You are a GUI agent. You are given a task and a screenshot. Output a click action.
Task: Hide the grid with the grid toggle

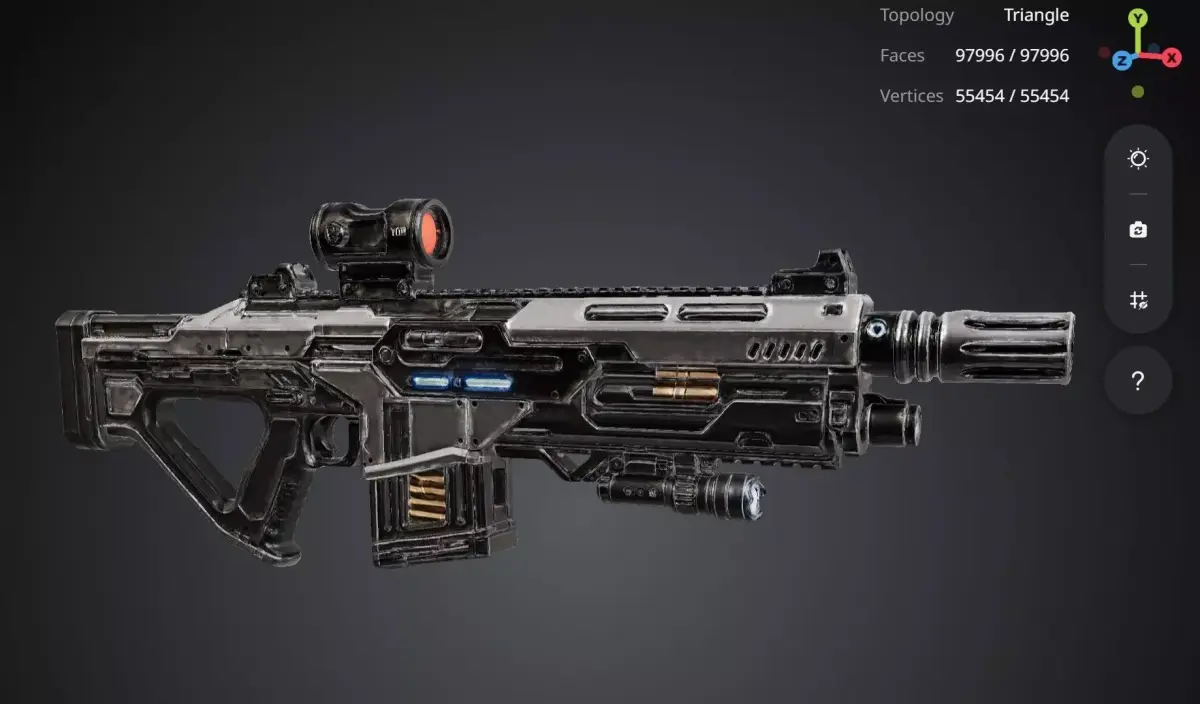[1138, 300]
